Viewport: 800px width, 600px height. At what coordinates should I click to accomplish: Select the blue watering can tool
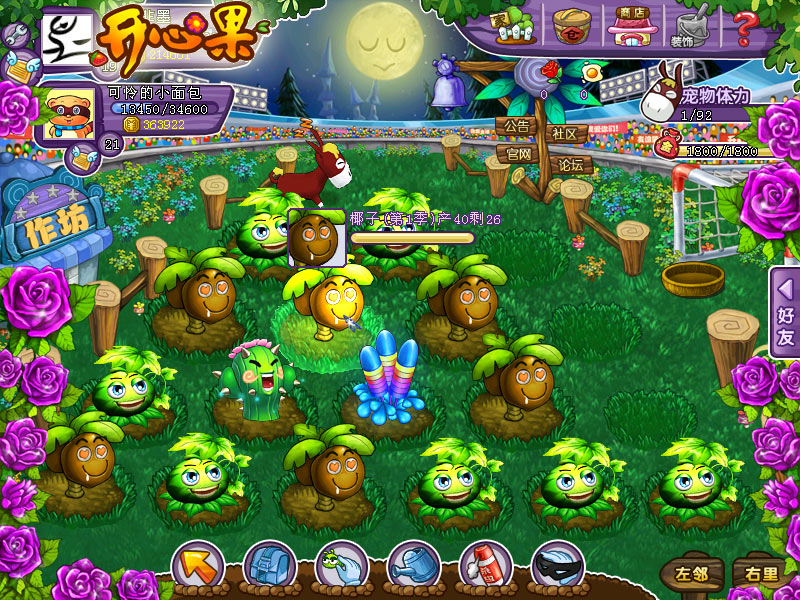(412, 567)
